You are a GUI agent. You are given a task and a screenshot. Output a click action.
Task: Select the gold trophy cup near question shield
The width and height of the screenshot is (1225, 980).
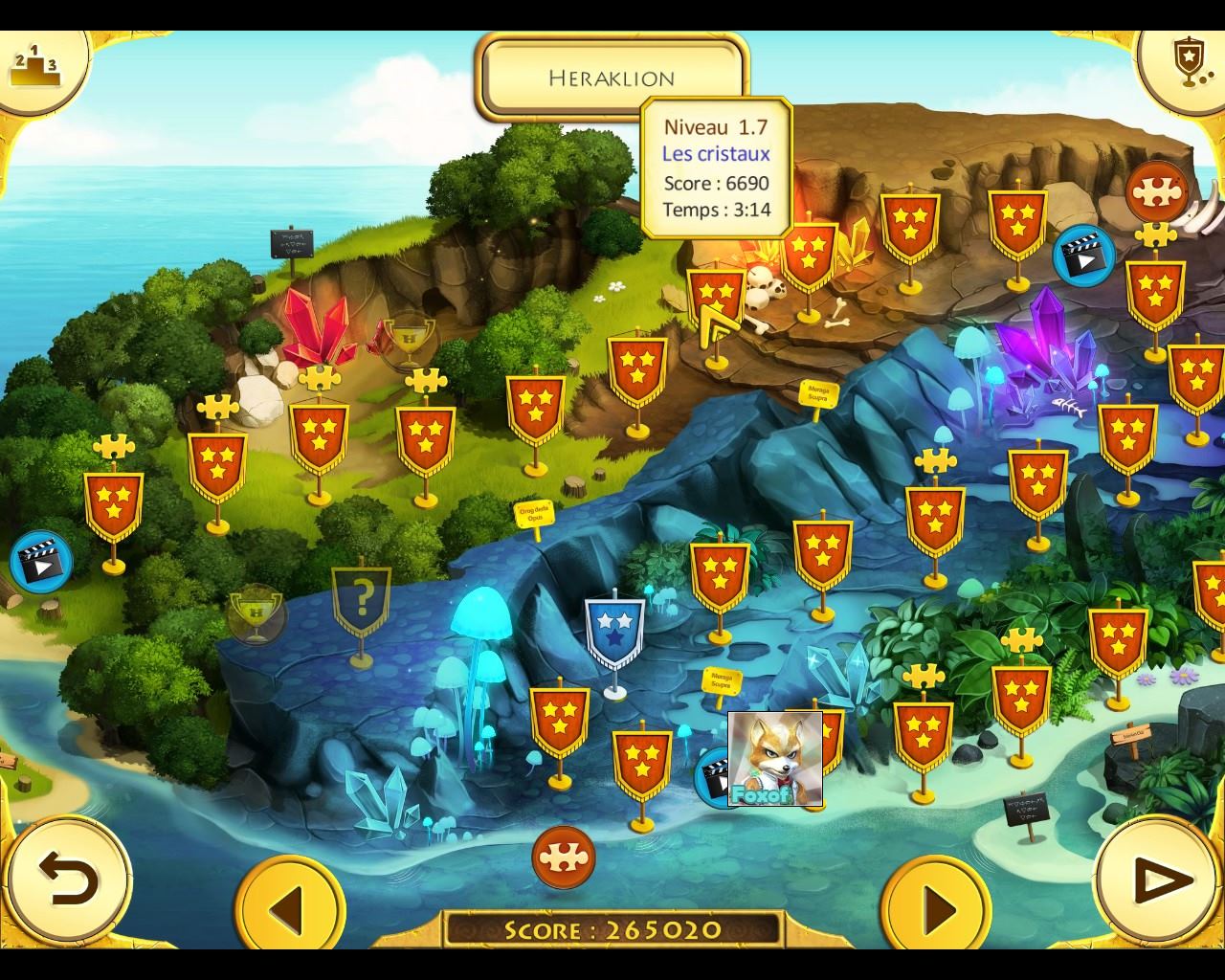point(256,613)
